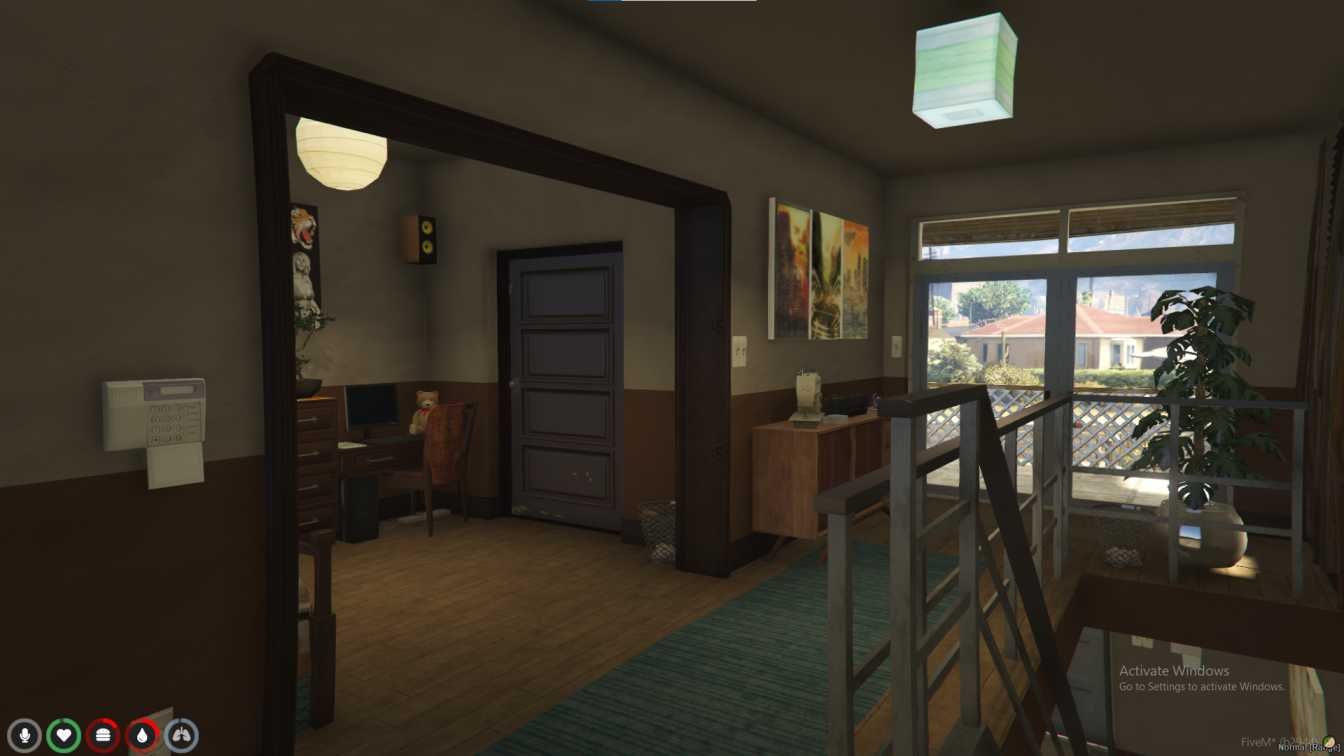Select the green heart health icon
The height and width of the screenshot is (756, 1344).
[64, 733]
